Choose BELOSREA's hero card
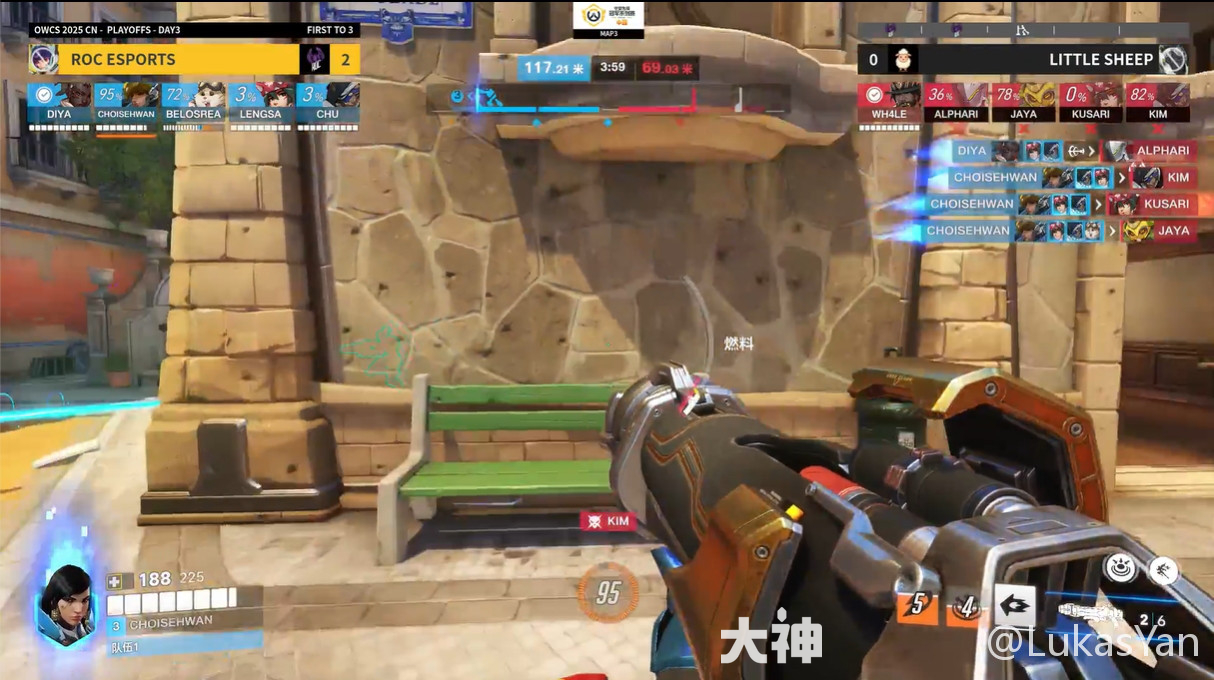Screen dimensions: 1214x680 [x=193, y=102]
